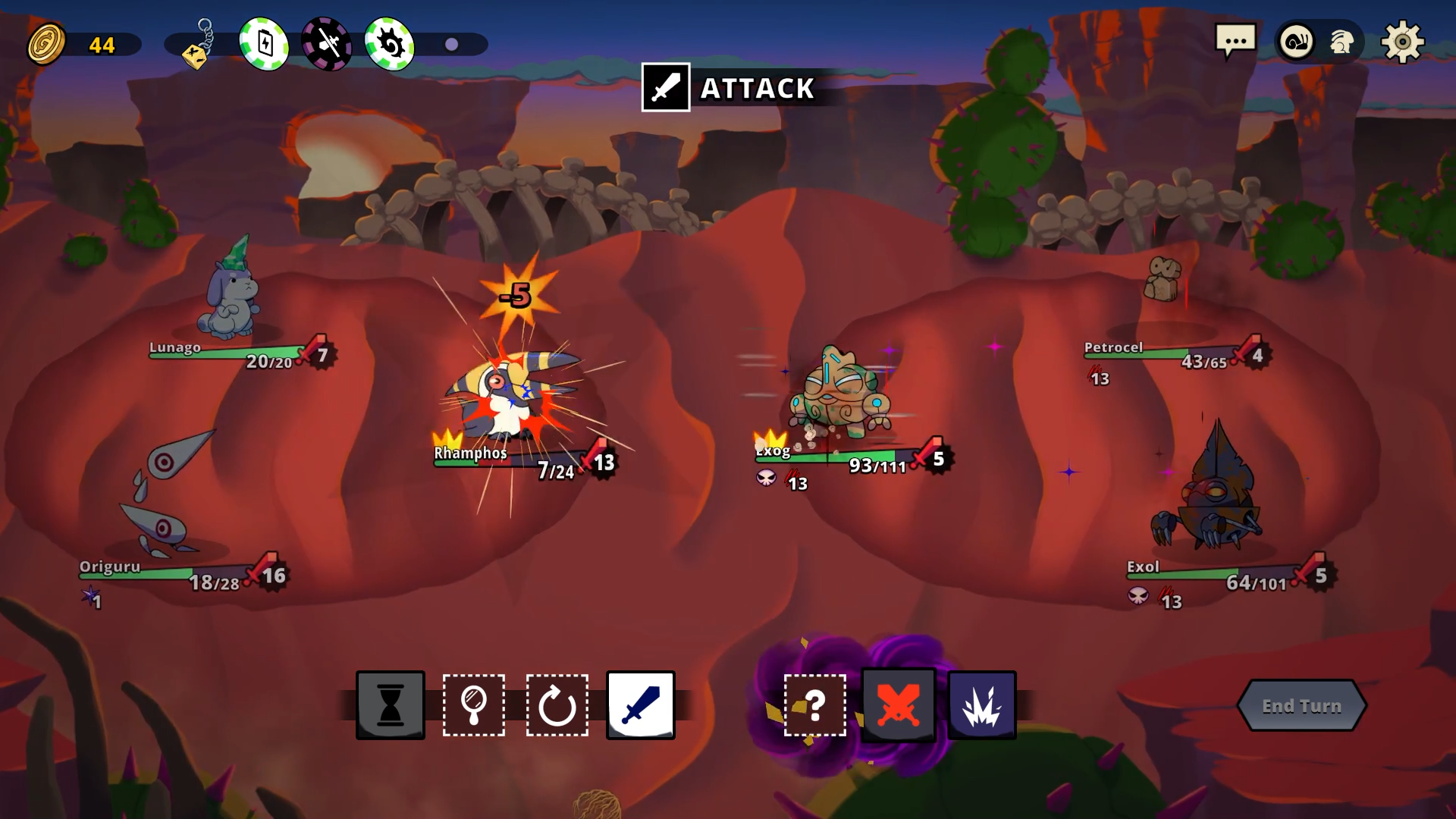Inspect the purple crossed-out sword chip

coord(327,44)
